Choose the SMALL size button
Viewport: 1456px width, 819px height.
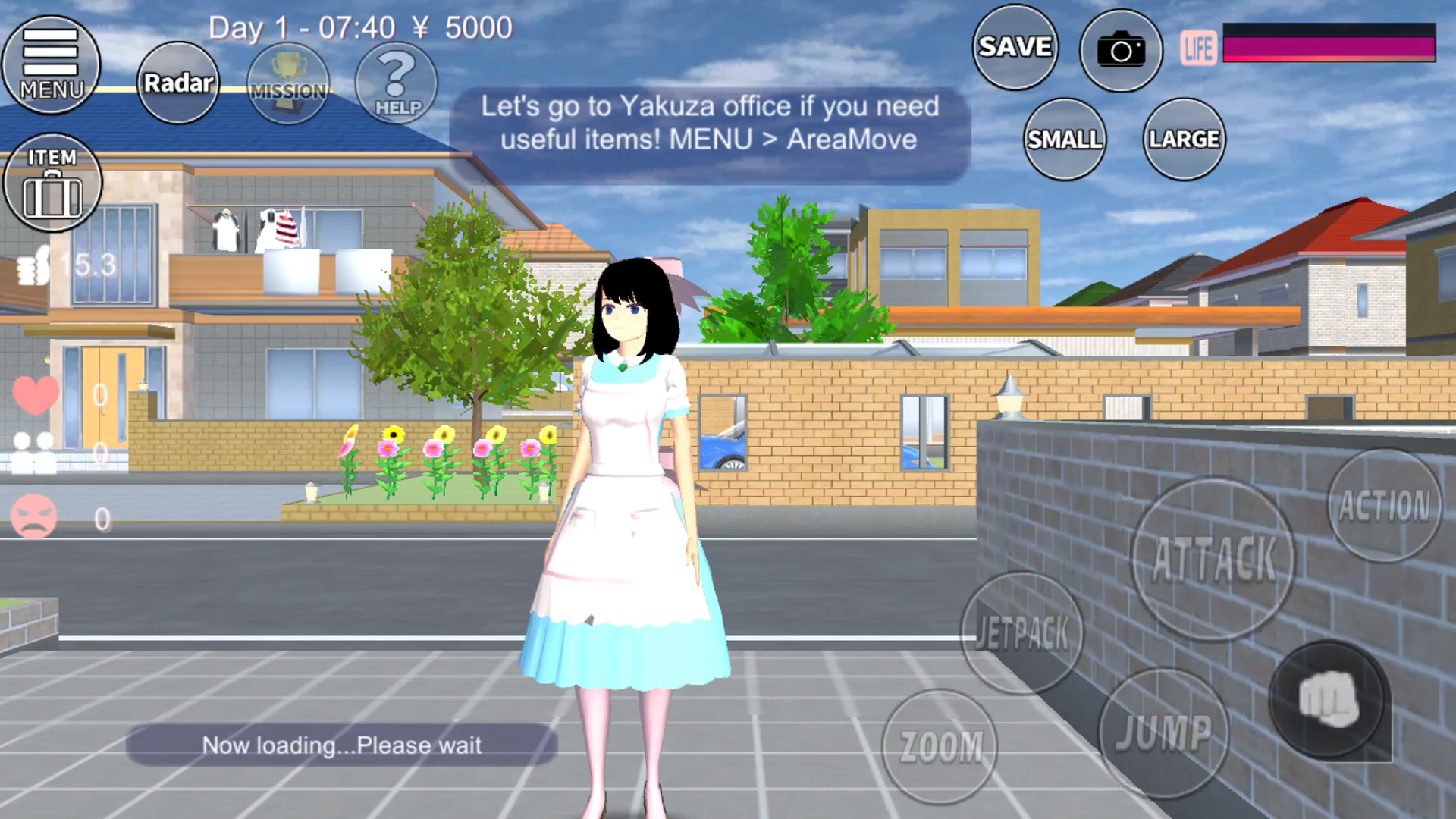(1064, 140)
